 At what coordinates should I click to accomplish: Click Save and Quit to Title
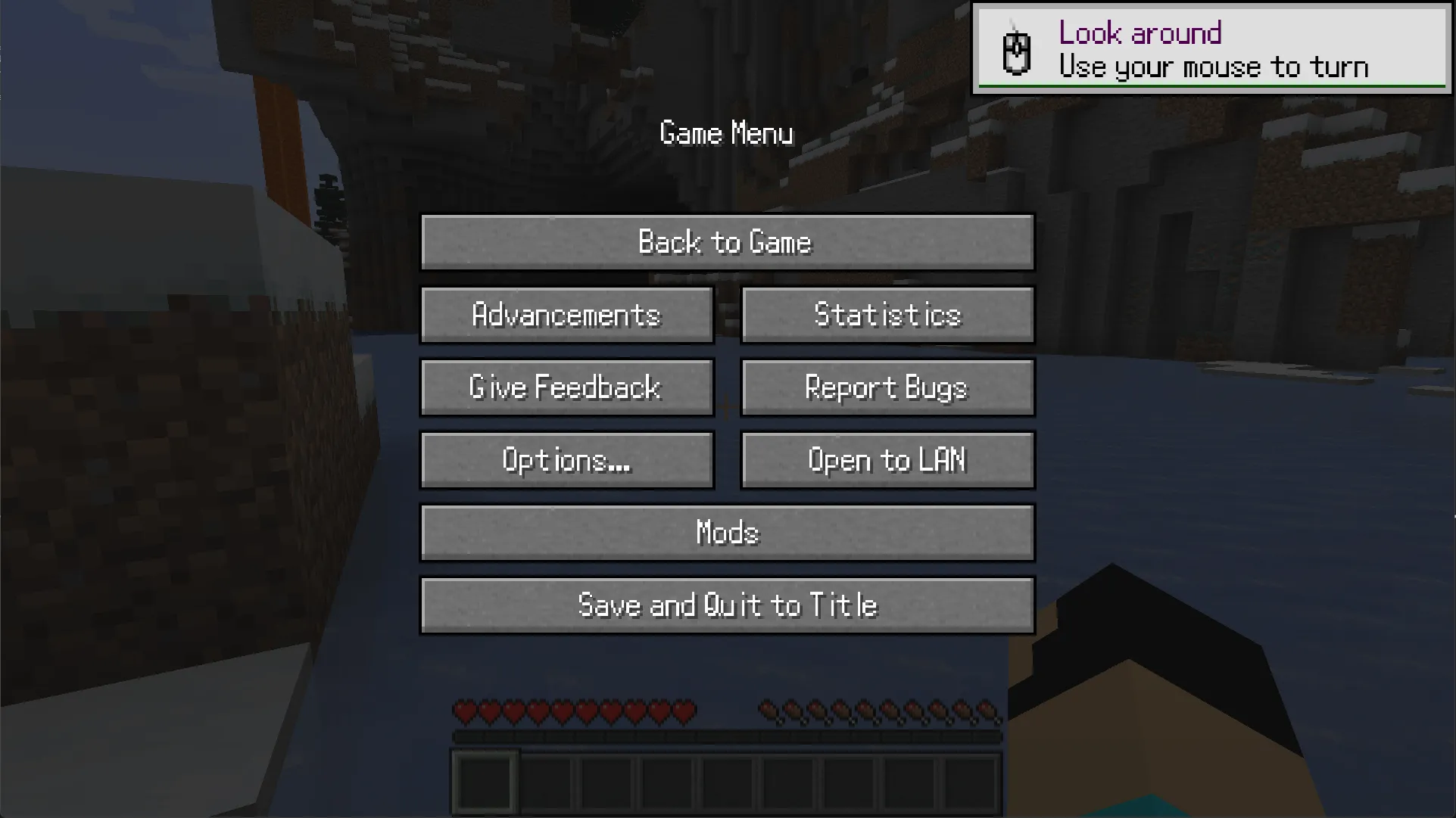(x=727, y=605)
